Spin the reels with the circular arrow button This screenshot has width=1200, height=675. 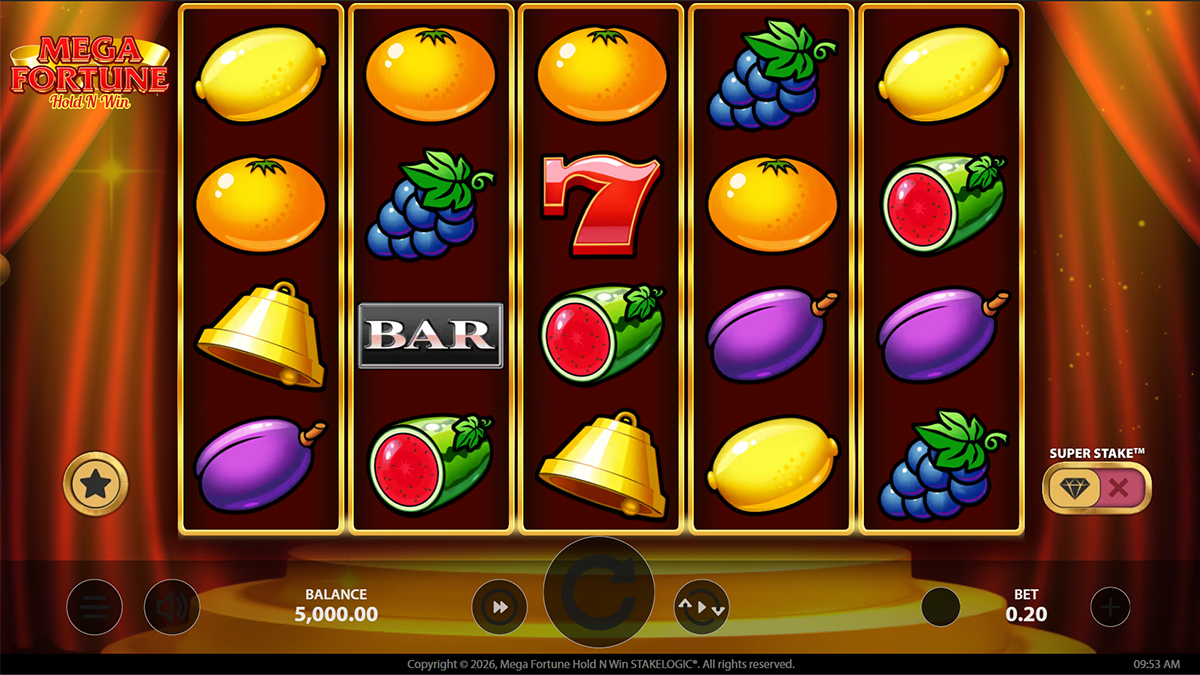click(x=599, y=593)
